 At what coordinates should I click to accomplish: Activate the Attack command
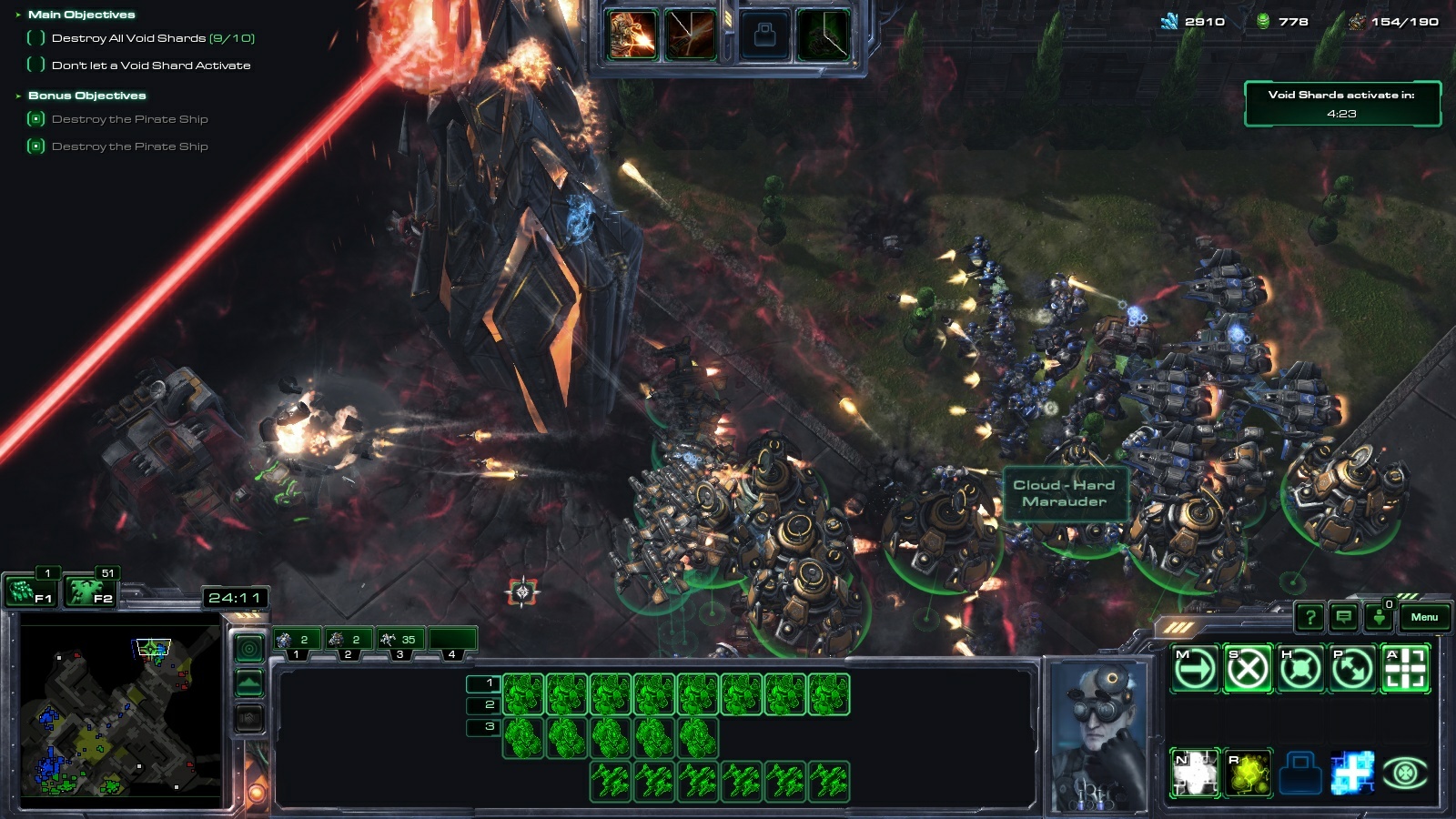pyautogui.click(x=1406, y=670)
